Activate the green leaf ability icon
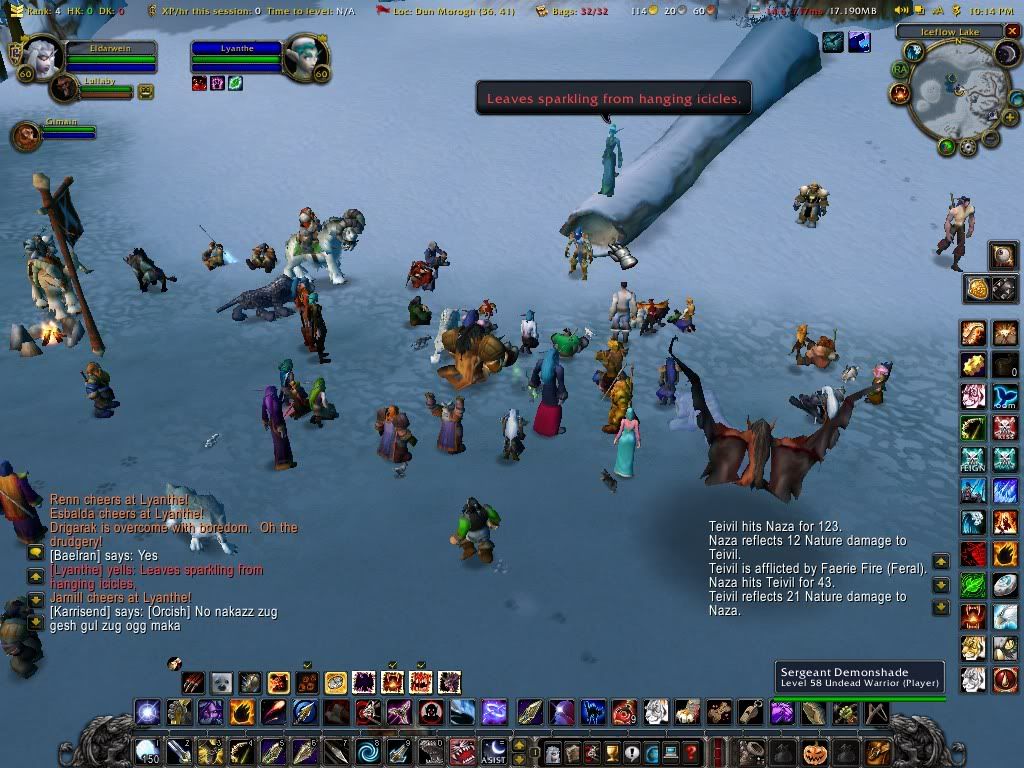The height and width of the screenshot is (768, 1024). coord(974,584)
